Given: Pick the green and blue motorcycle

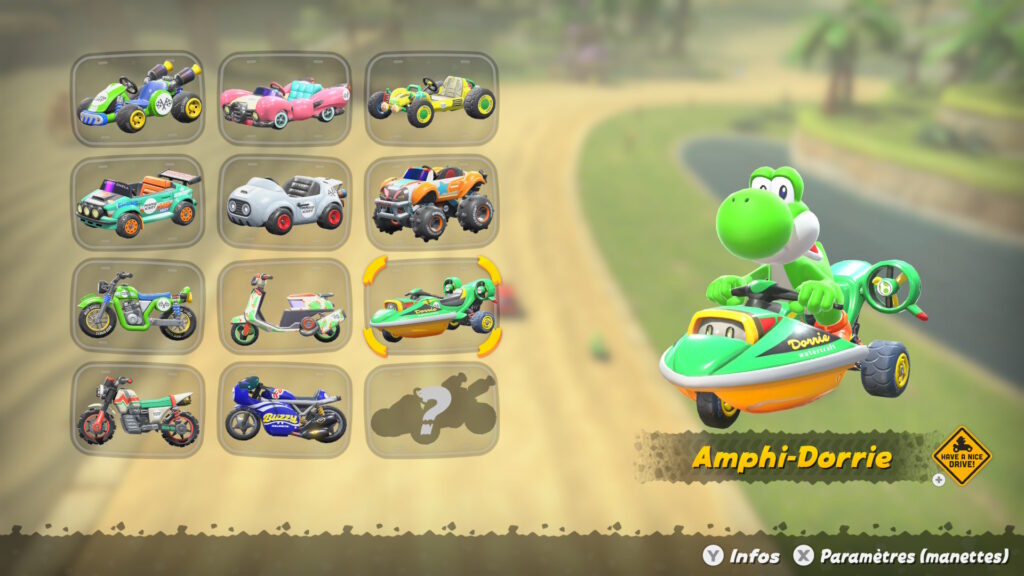Looking at the screenshot, I should [x=138, y=307].
